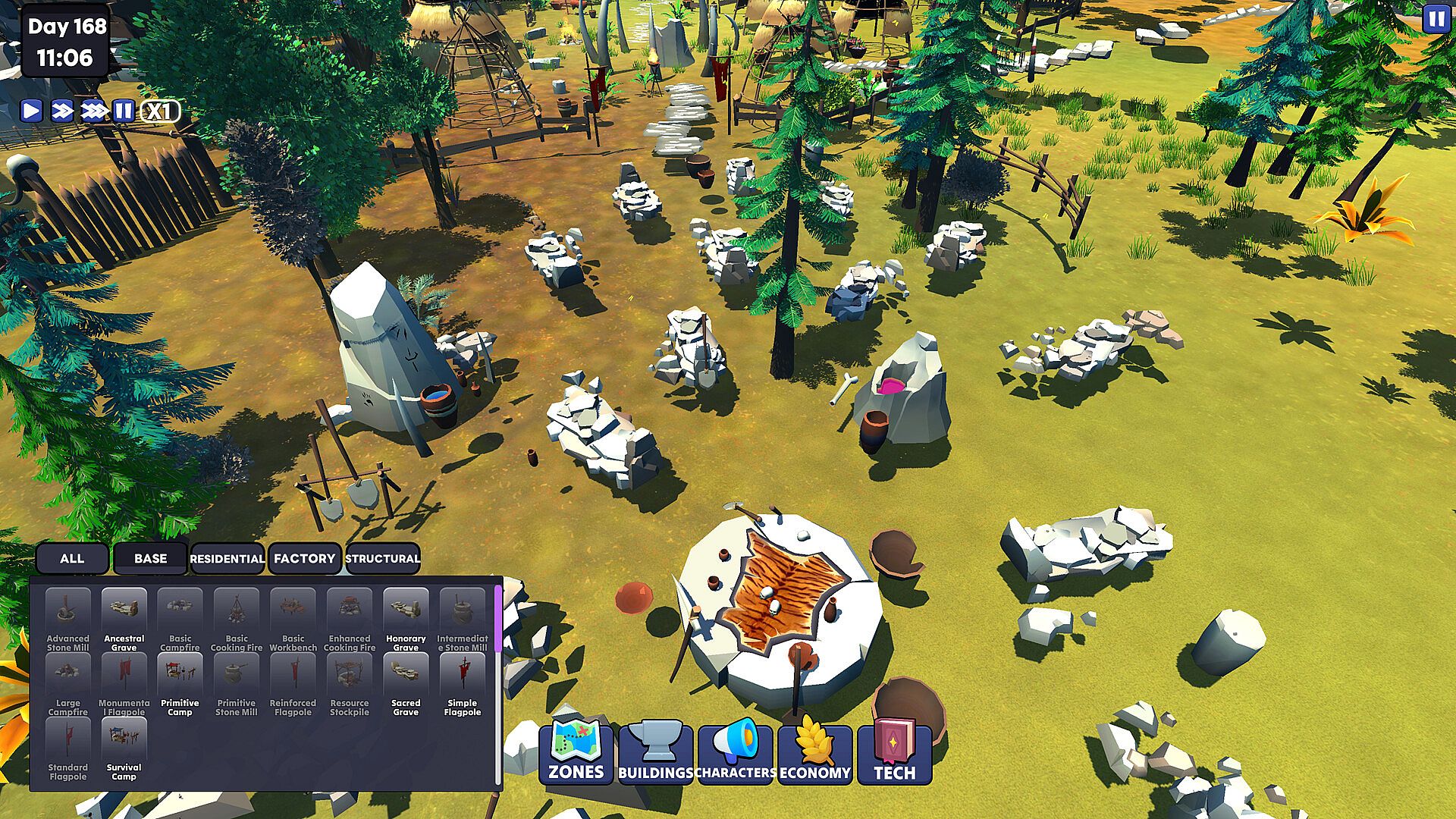Open the Buildings menu

(656, 752)
